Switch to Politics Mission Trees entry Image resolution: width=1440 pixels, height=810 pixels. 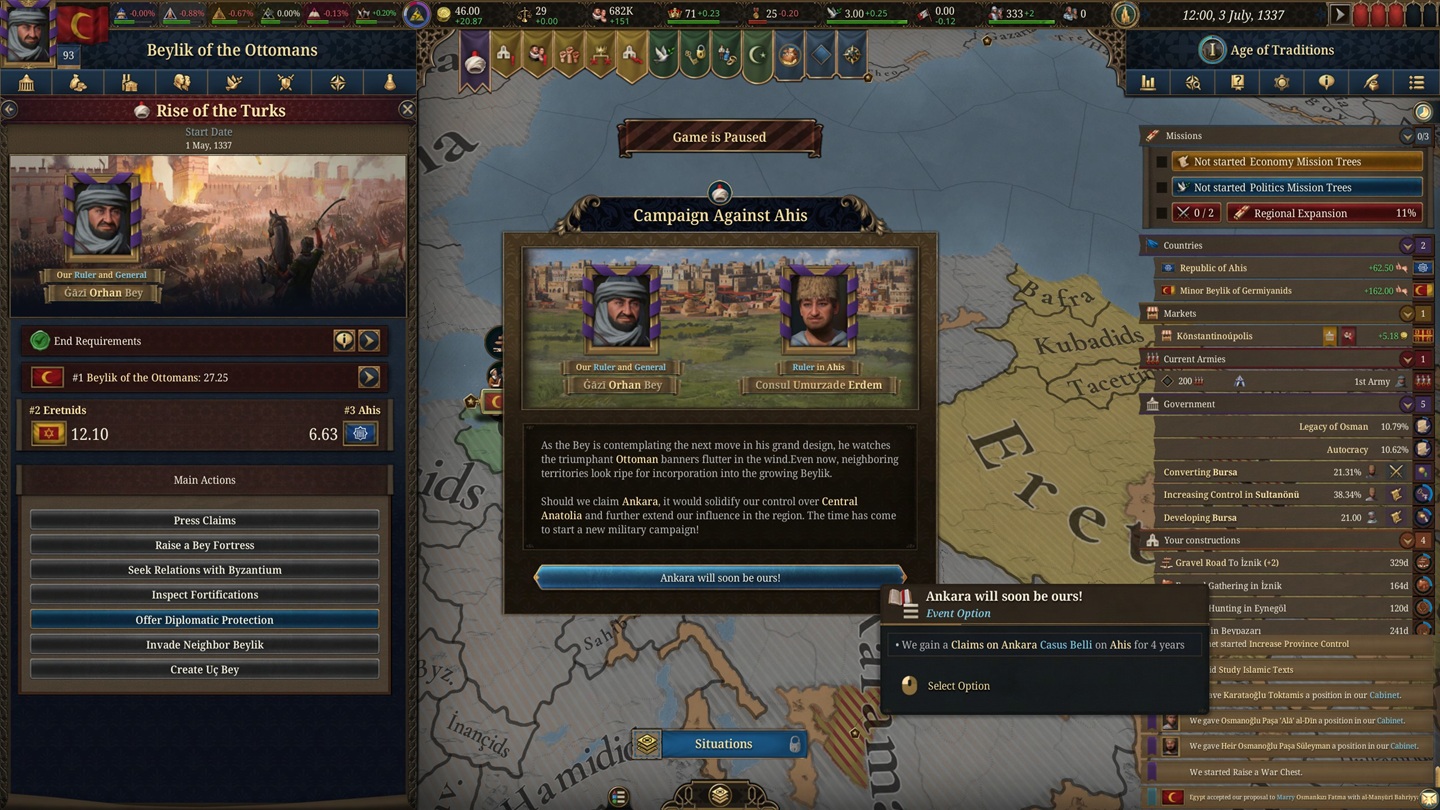coord(1296,186)
